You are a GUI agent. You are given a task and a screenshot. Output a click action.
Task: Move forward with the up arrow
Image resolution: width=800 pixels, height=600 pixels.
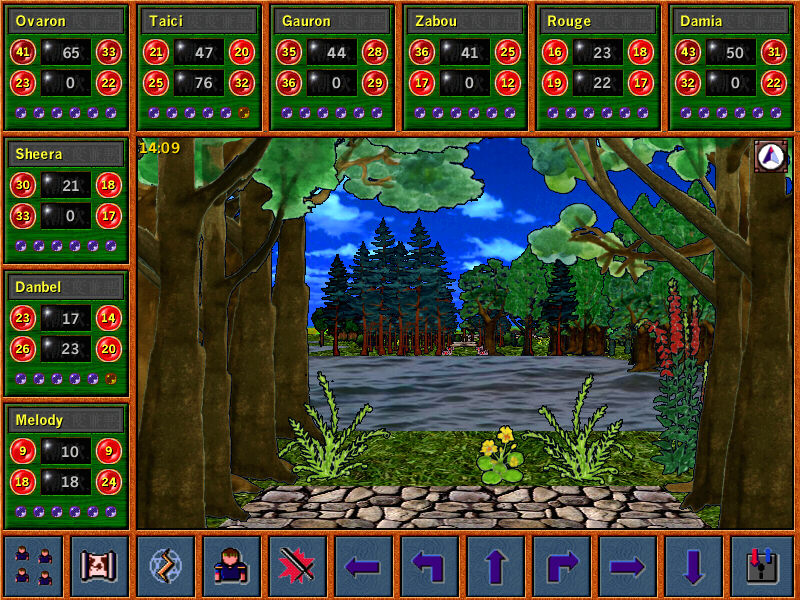[x=495, y=566]
